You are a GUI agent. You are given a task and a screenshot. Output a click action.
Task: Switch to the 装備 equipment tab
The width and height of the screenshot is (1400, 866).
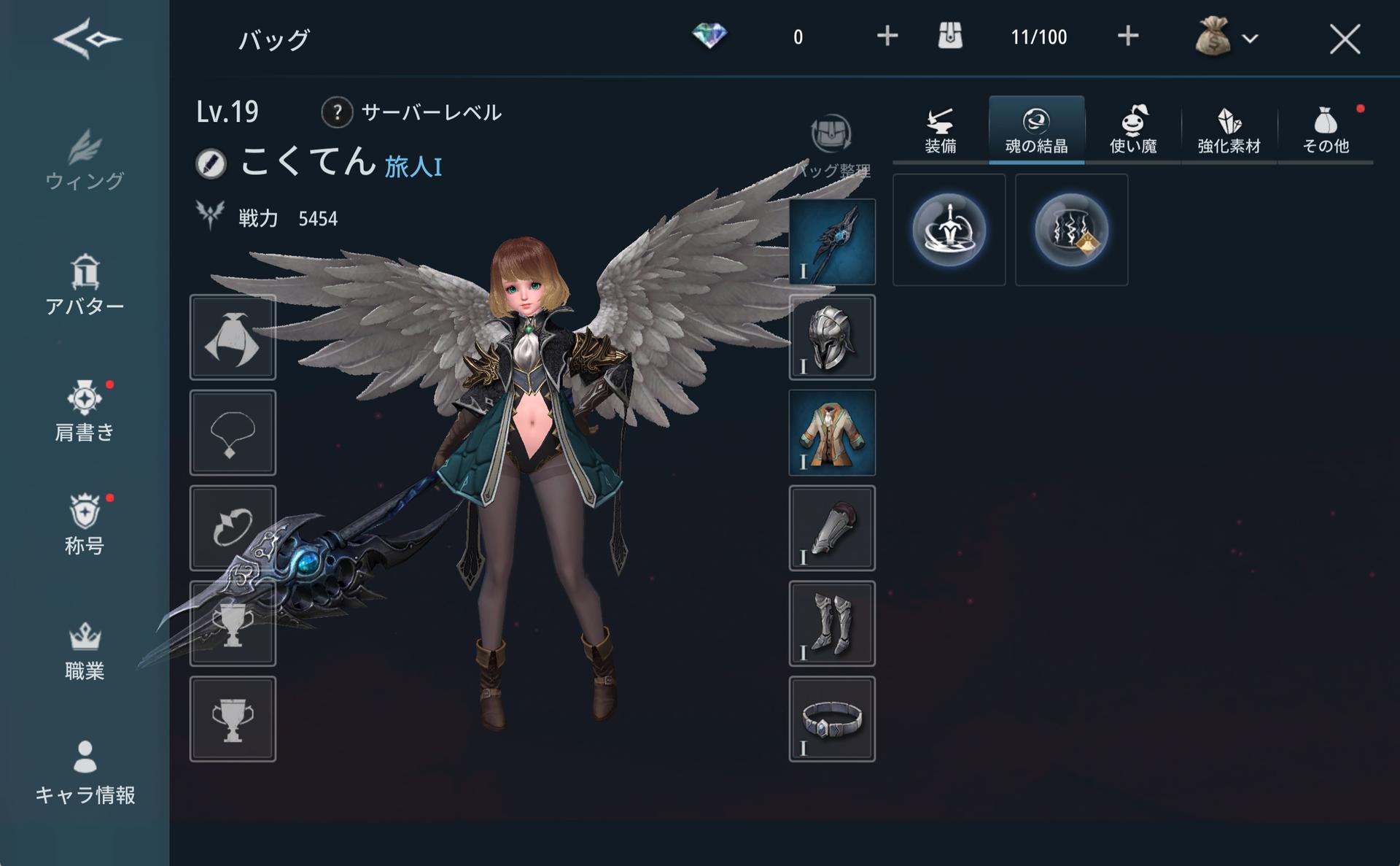pyautogui.click(x=941, y=131)
